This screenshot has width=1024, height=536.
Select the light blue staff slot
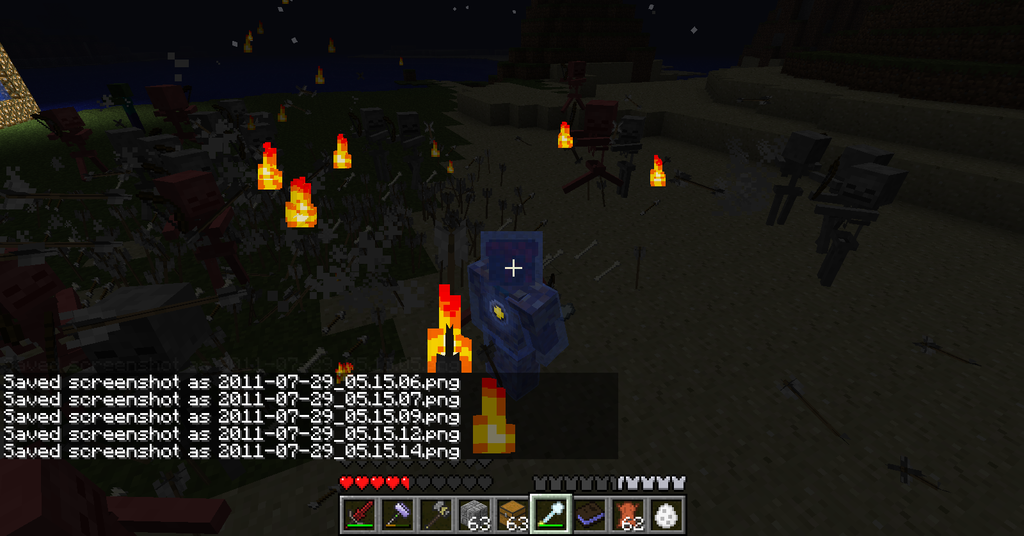pos(550,514)
